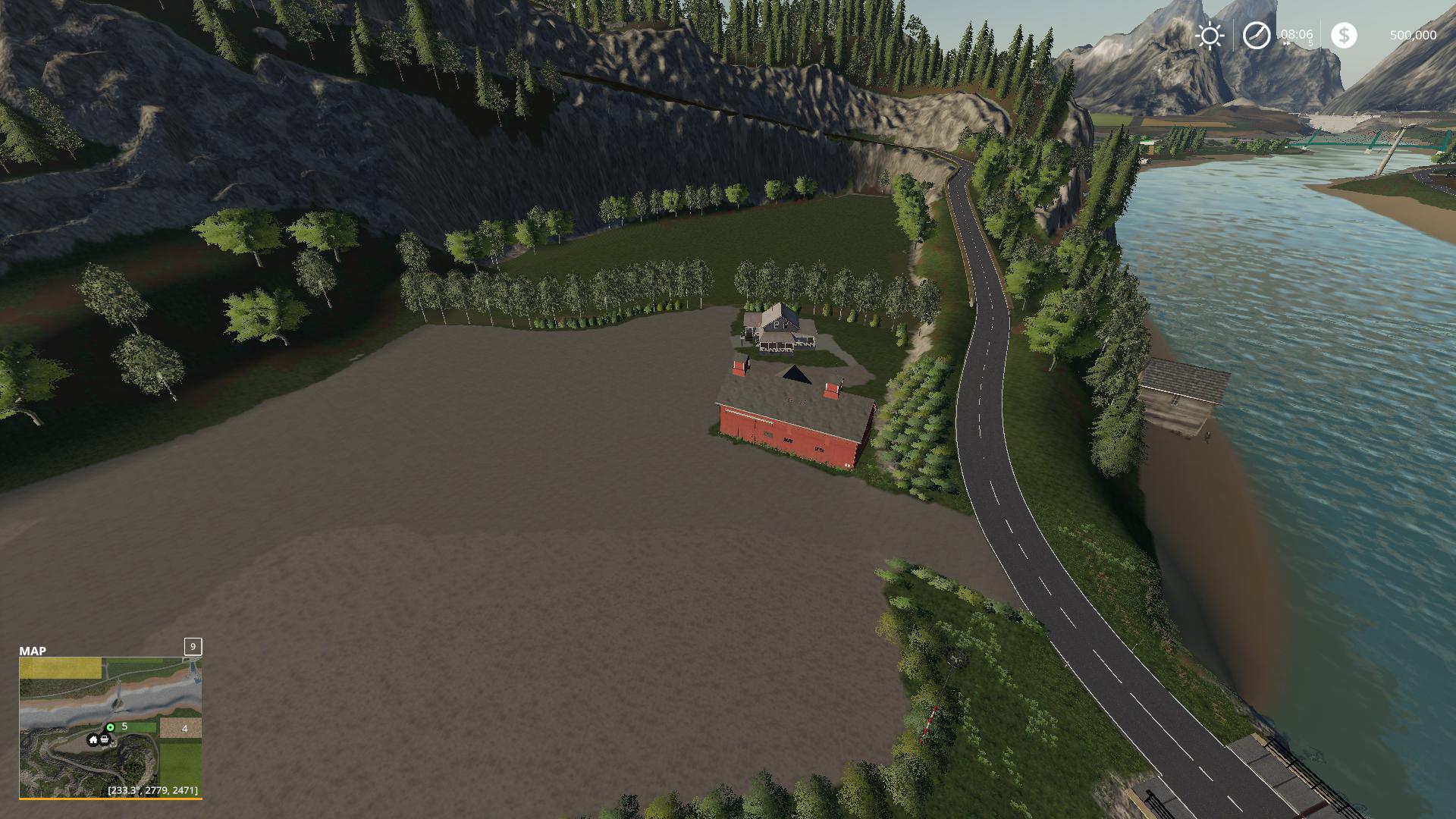Click the clock icon beside the time
This screenshot has width=1456, height=819.
[1257, 36]
